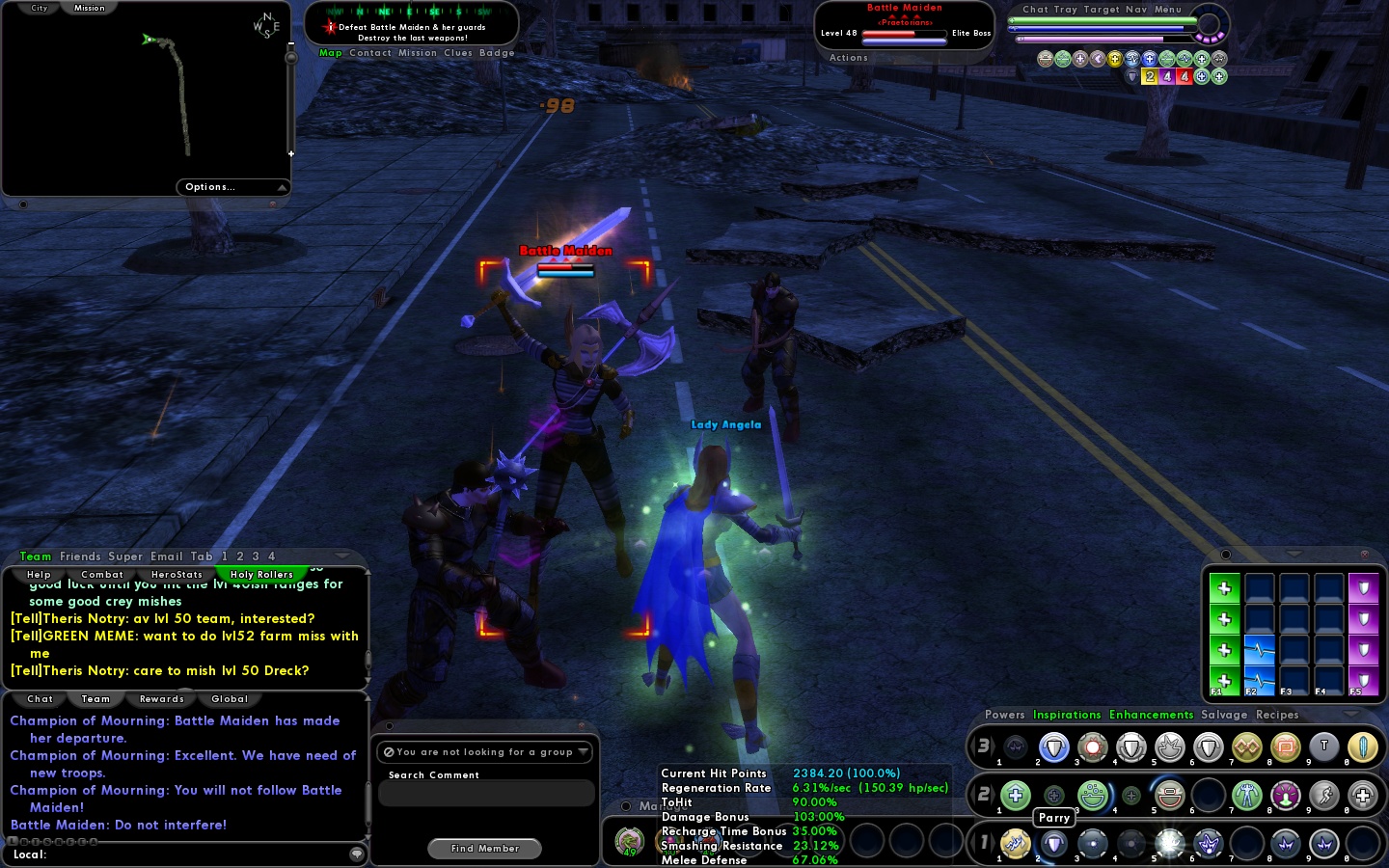
Task: Open the Salvage window
Action: click(1224, 715)
